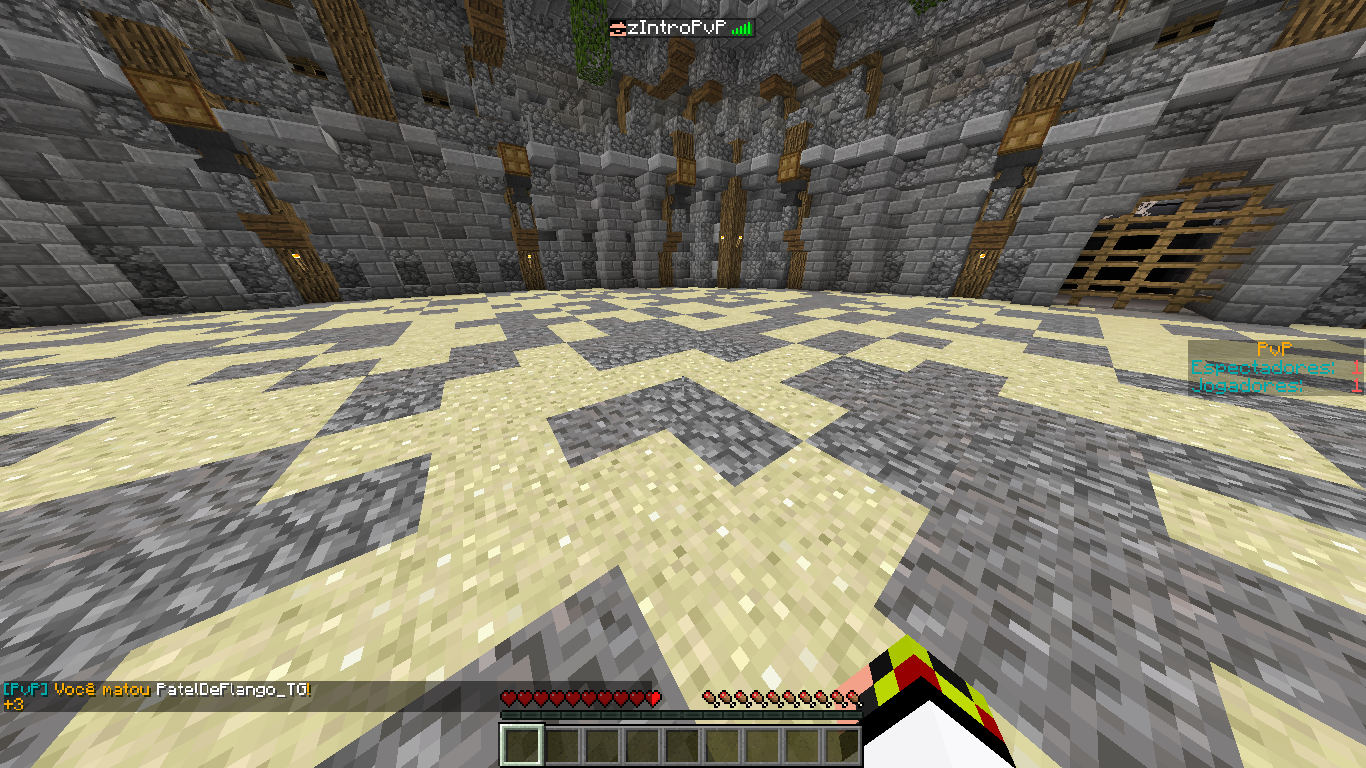Select the highlighted first hotbar slot
This screenshot has height=768, width=1366.
coord(521,745)
